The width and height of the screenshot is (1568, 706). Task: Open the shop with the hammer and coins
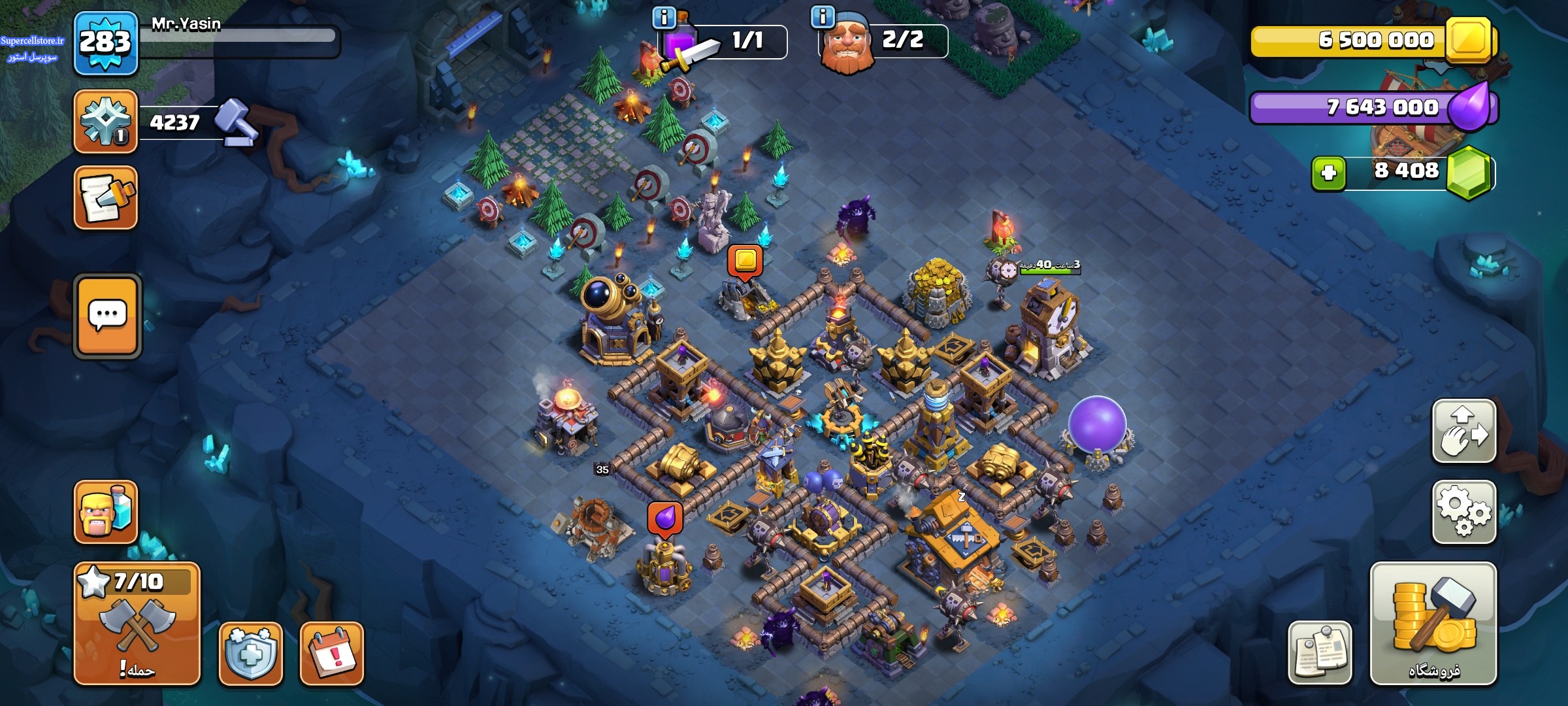(1433, 623)
